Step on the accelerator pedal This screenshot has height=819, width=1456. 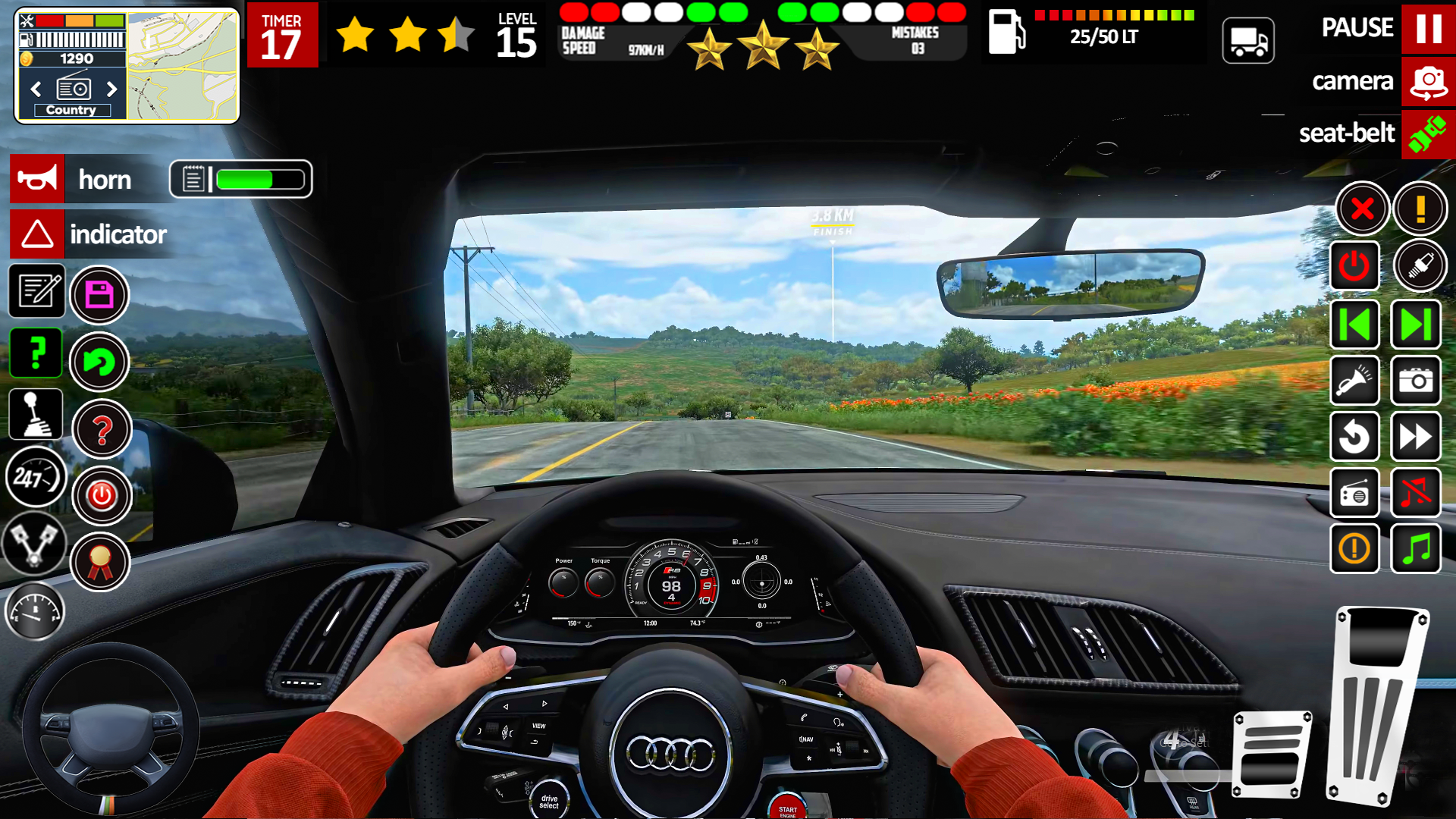point(1376,705)
